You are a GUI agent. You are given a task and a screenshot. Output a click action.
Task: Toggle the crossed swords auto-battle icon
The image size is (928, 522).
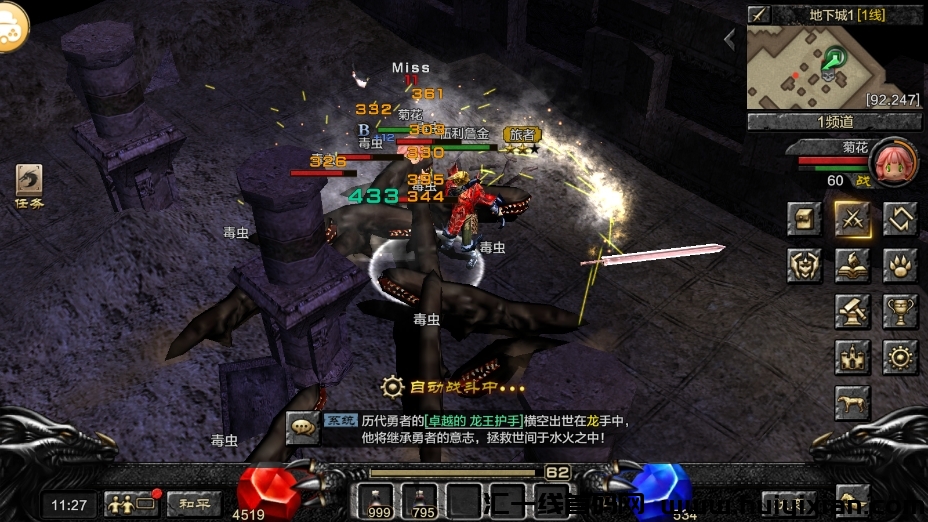point(853,219)
